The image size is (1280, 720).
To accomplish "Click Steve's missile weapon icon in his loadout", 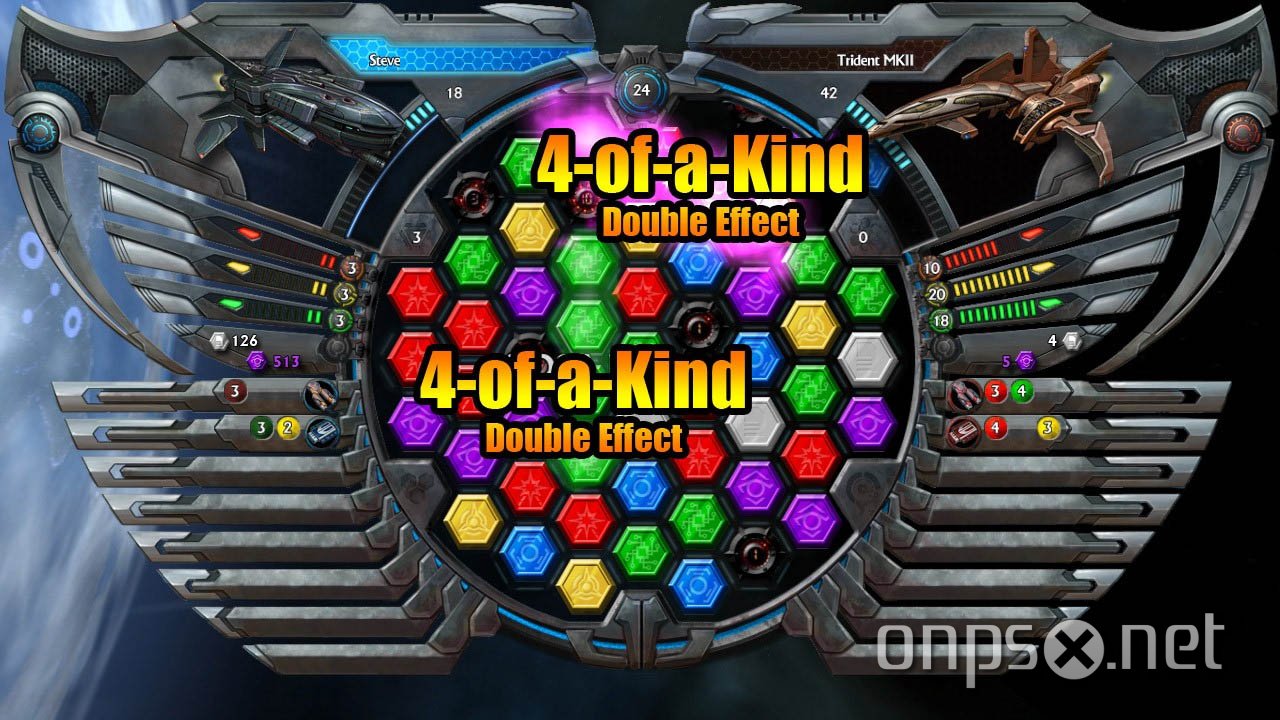I will (320, 395).
